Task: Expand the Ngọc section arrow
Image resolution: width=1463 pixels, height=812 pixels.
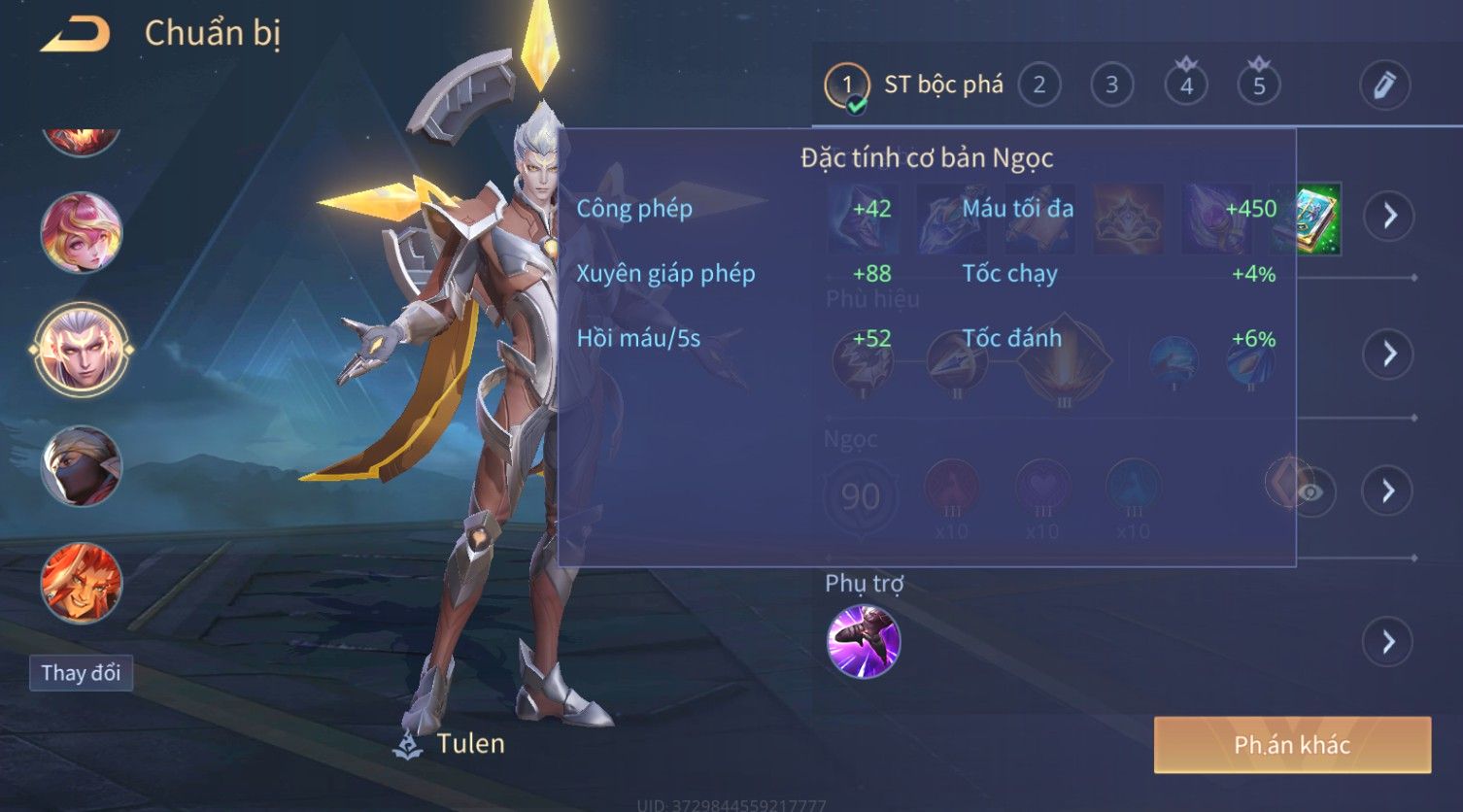Action: coord(1388,491)
